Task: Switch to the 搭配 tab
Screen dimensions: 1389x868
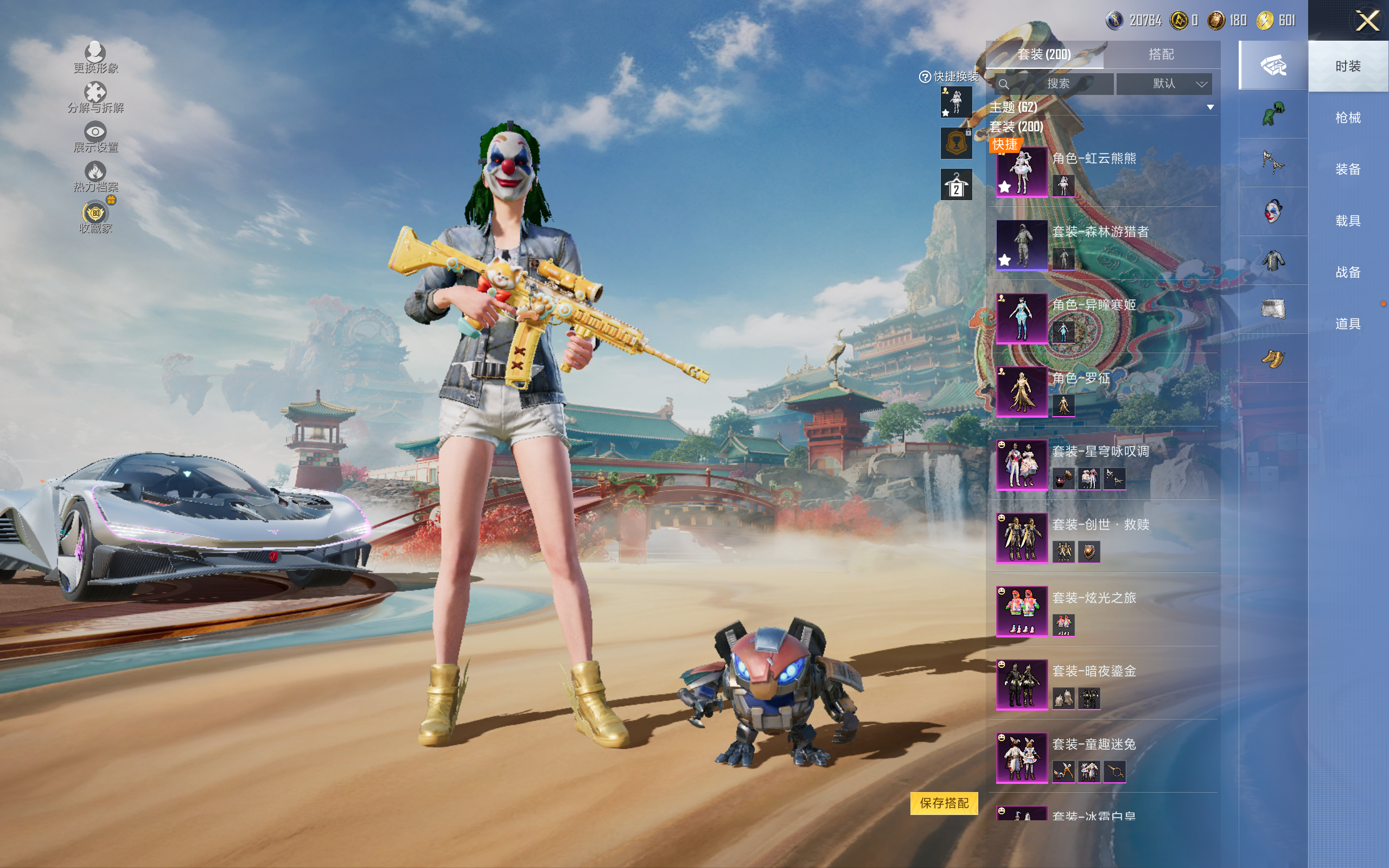Action: tap(1161, 55)
